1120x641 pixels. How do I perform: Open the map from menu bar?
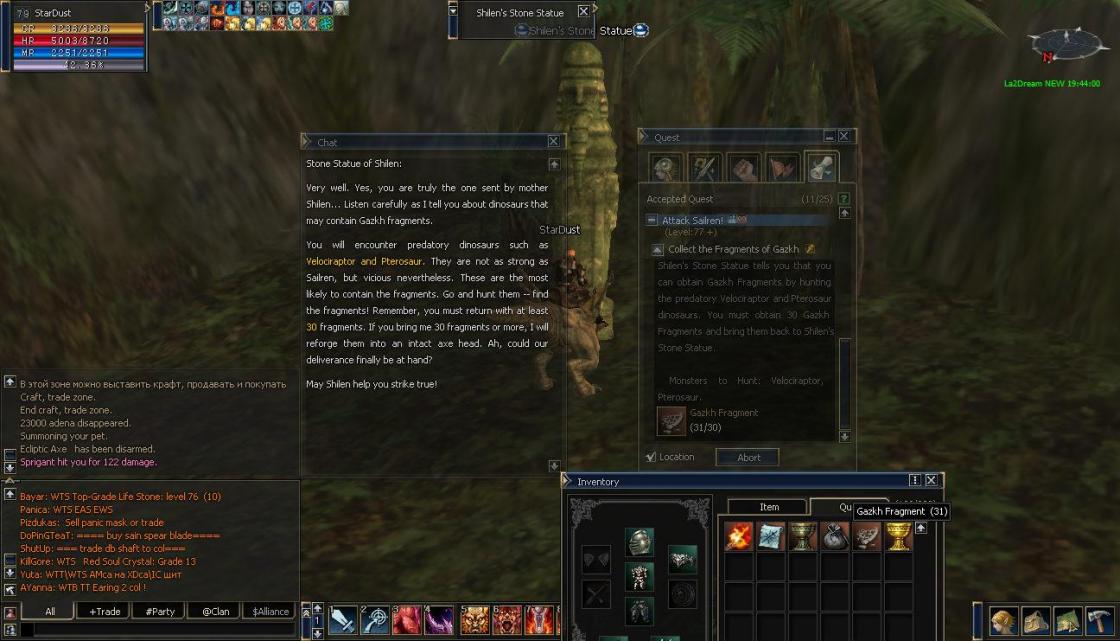[1068, 621]
